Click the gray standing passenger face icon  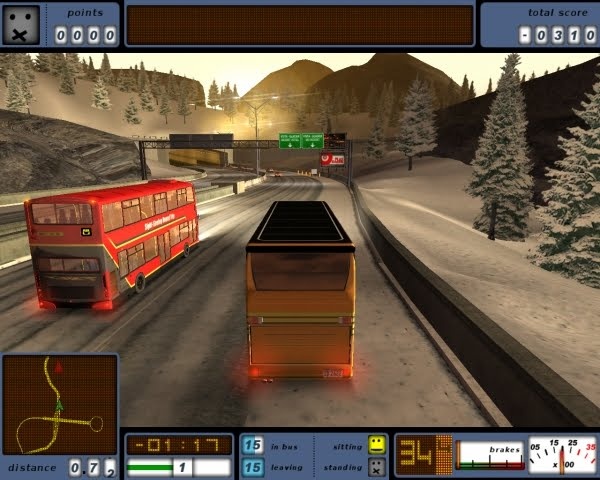376,466
